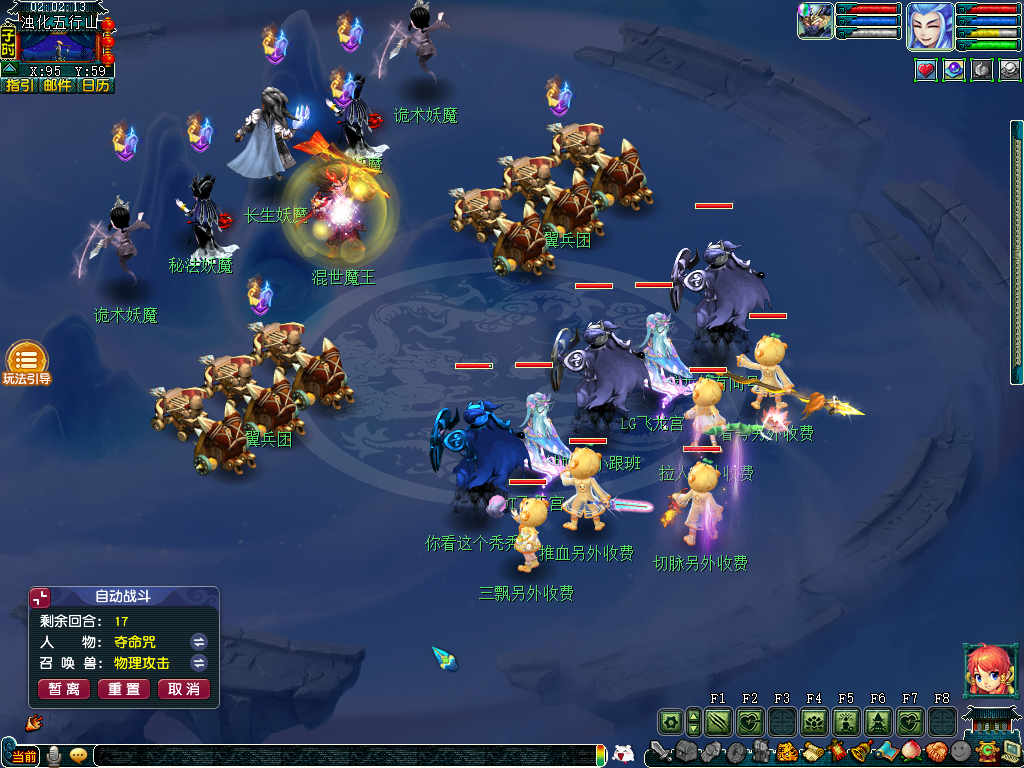Change the 召唤兽 action from 物理攻击
1024x768 pixels.
point(199,663)
